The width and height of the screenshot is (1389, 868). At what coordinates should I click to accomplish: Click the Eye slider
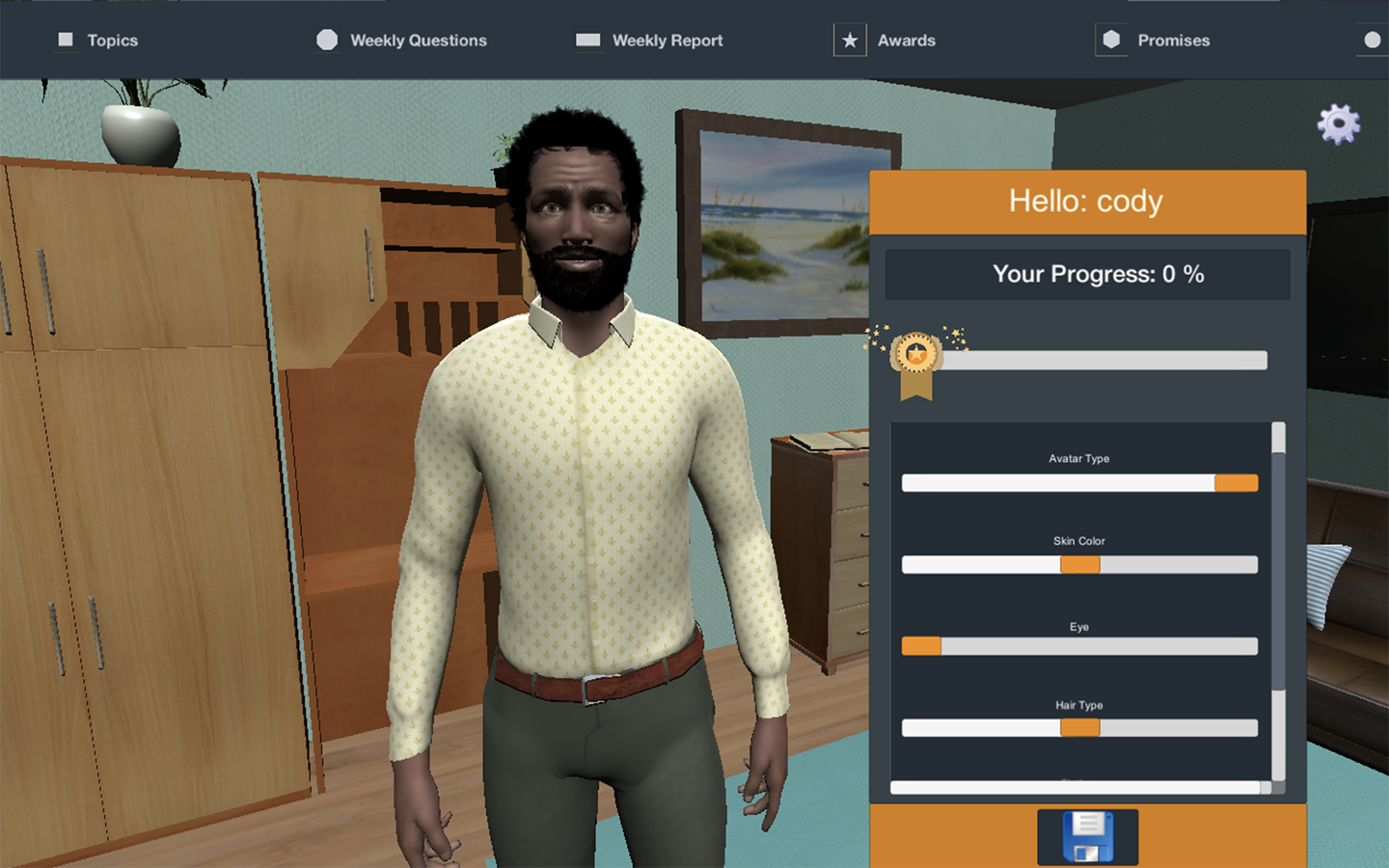tap(1079, 646)
